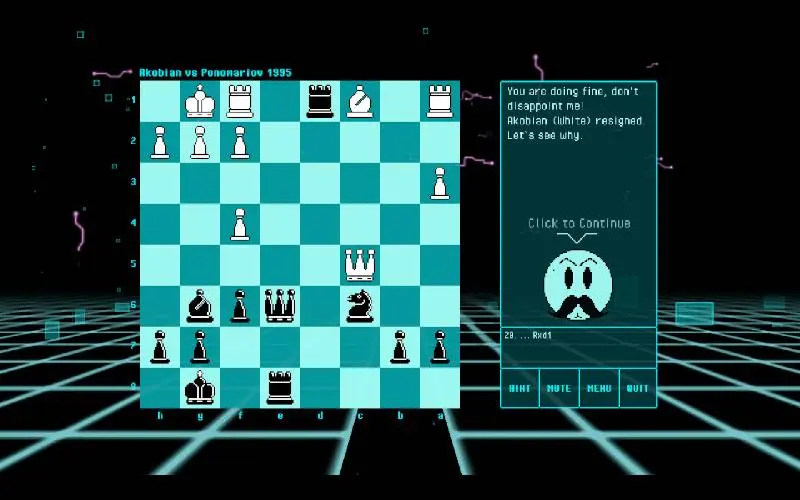
Task: Pick the black bishop on g6
Action: [x=200, y=305]
